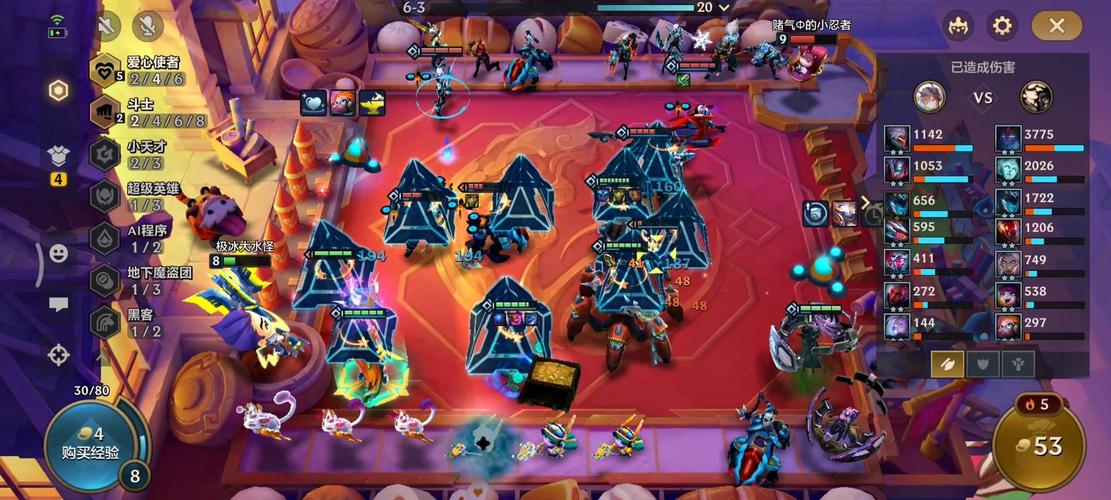Open the item inventory icon showing 4
The width and height of the screenshot is (1111, 500).
click(x=59, y=158)
